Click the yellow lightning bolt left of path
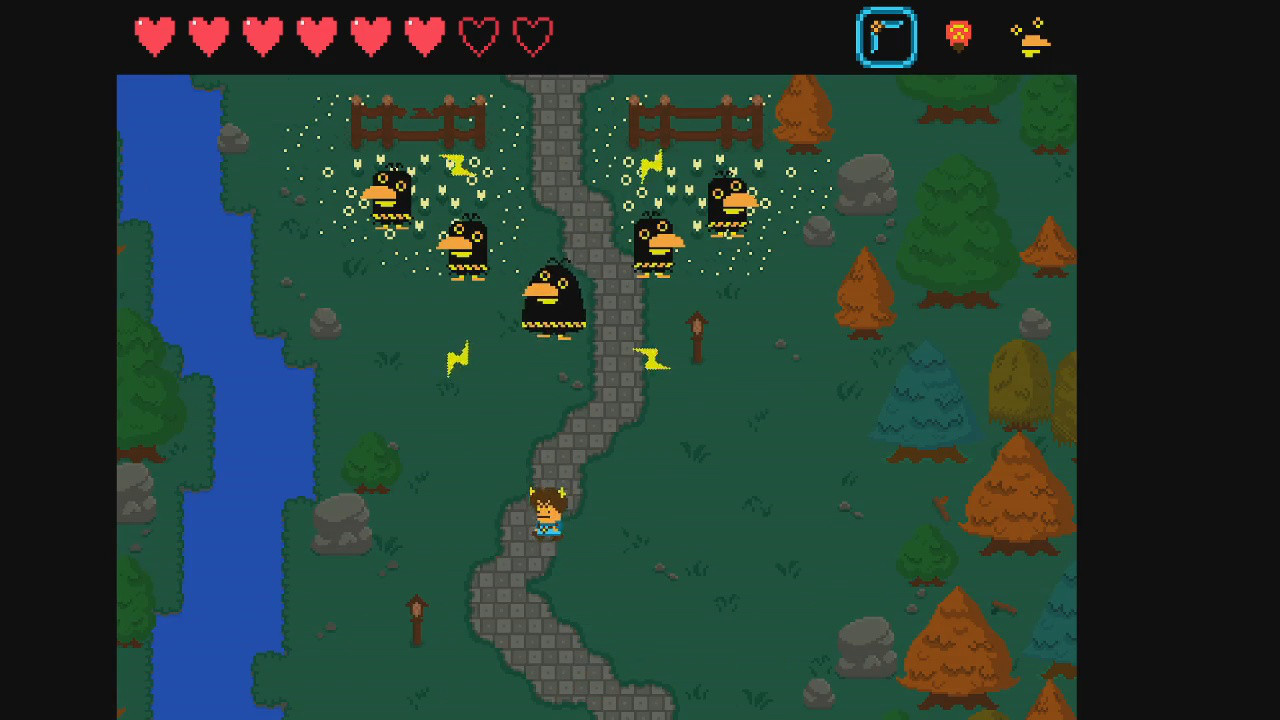The height and width of the screenshot is (720, 1280). click(457, 360)
